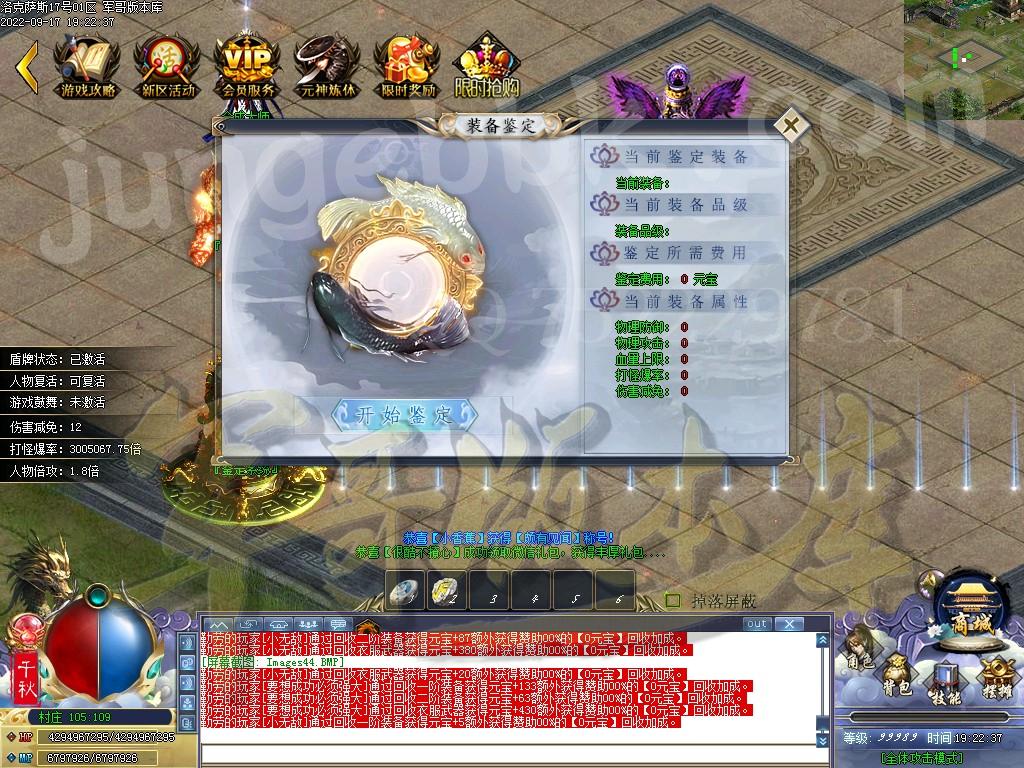The image size is (1024, 768).
Task: Use the item in hotbar slot 2
Action: click(446, 591)
